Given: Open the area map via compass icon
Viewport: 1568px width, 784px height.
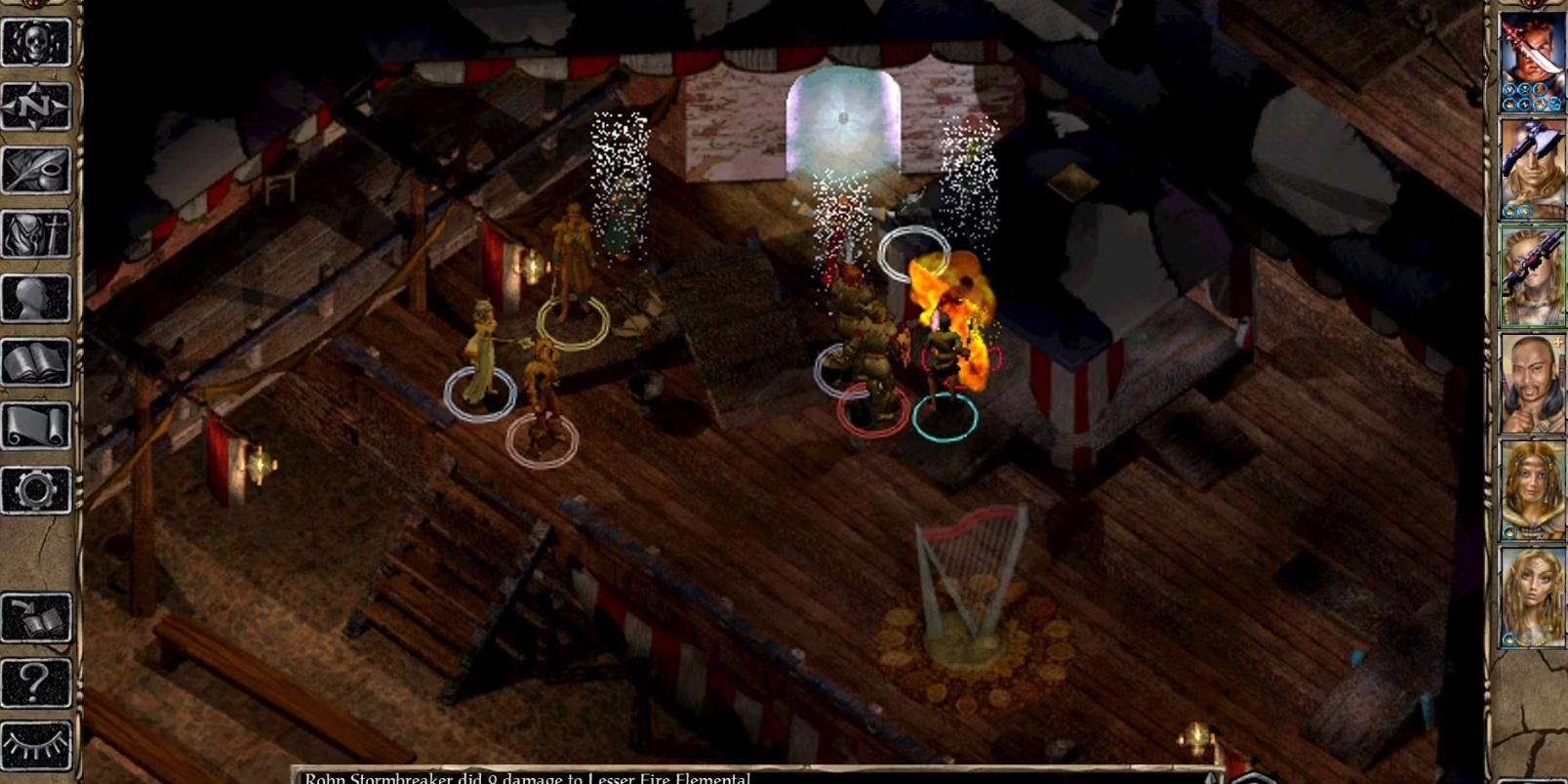Looking at the screenshot, I should (x=36, y=106).
